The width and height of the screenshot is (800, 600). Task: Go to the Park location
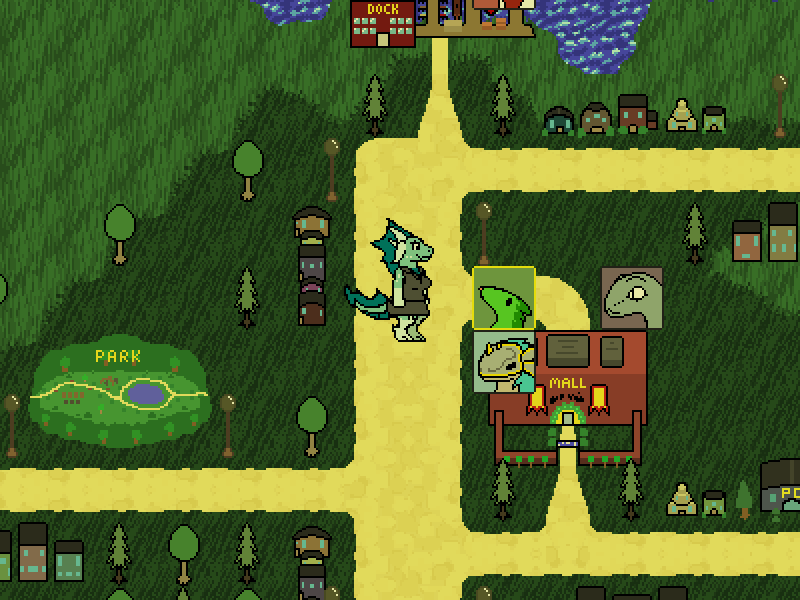(120, 391)
